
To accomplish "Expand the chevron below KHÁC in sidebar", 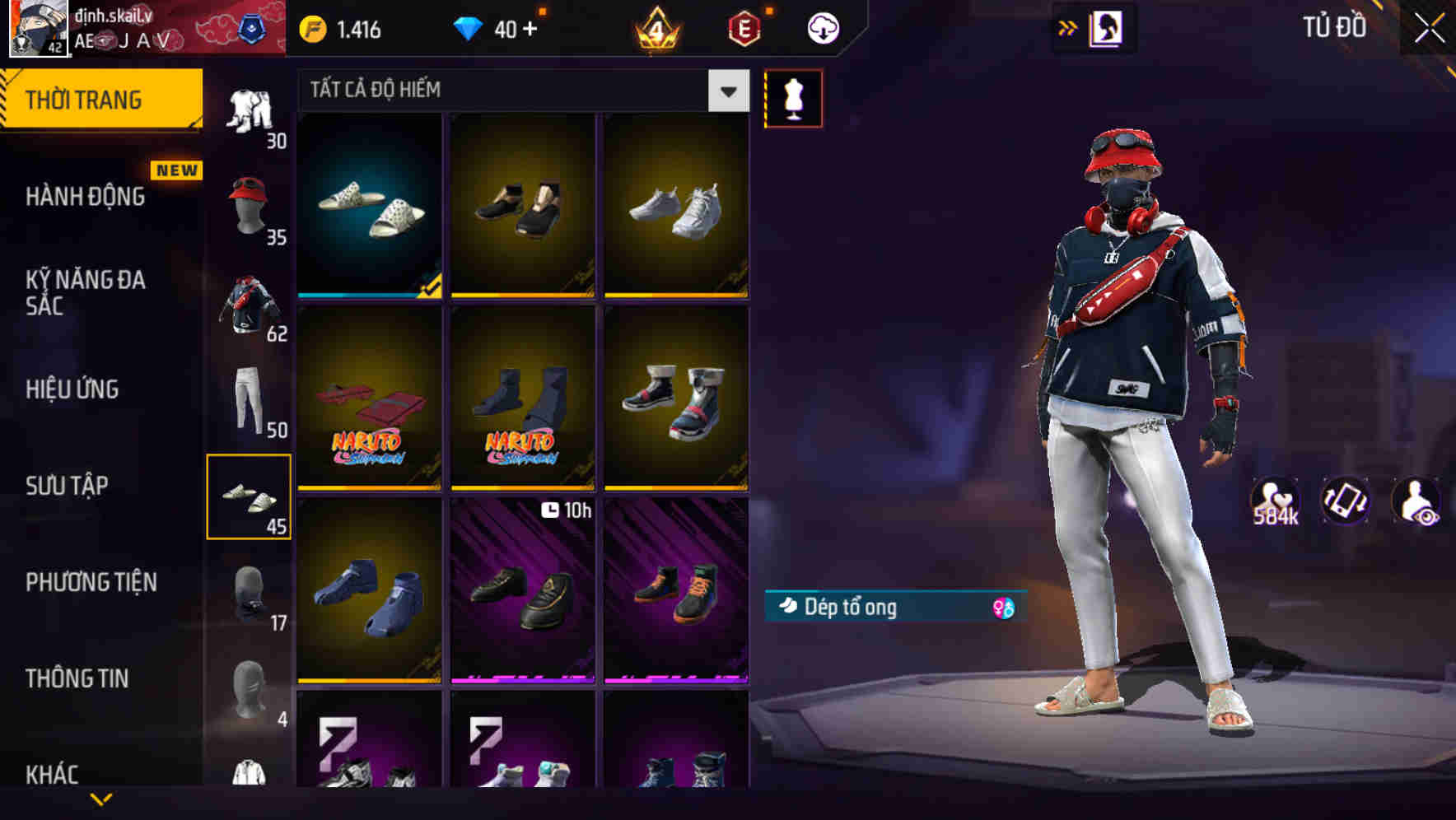I will click(101, 797).
